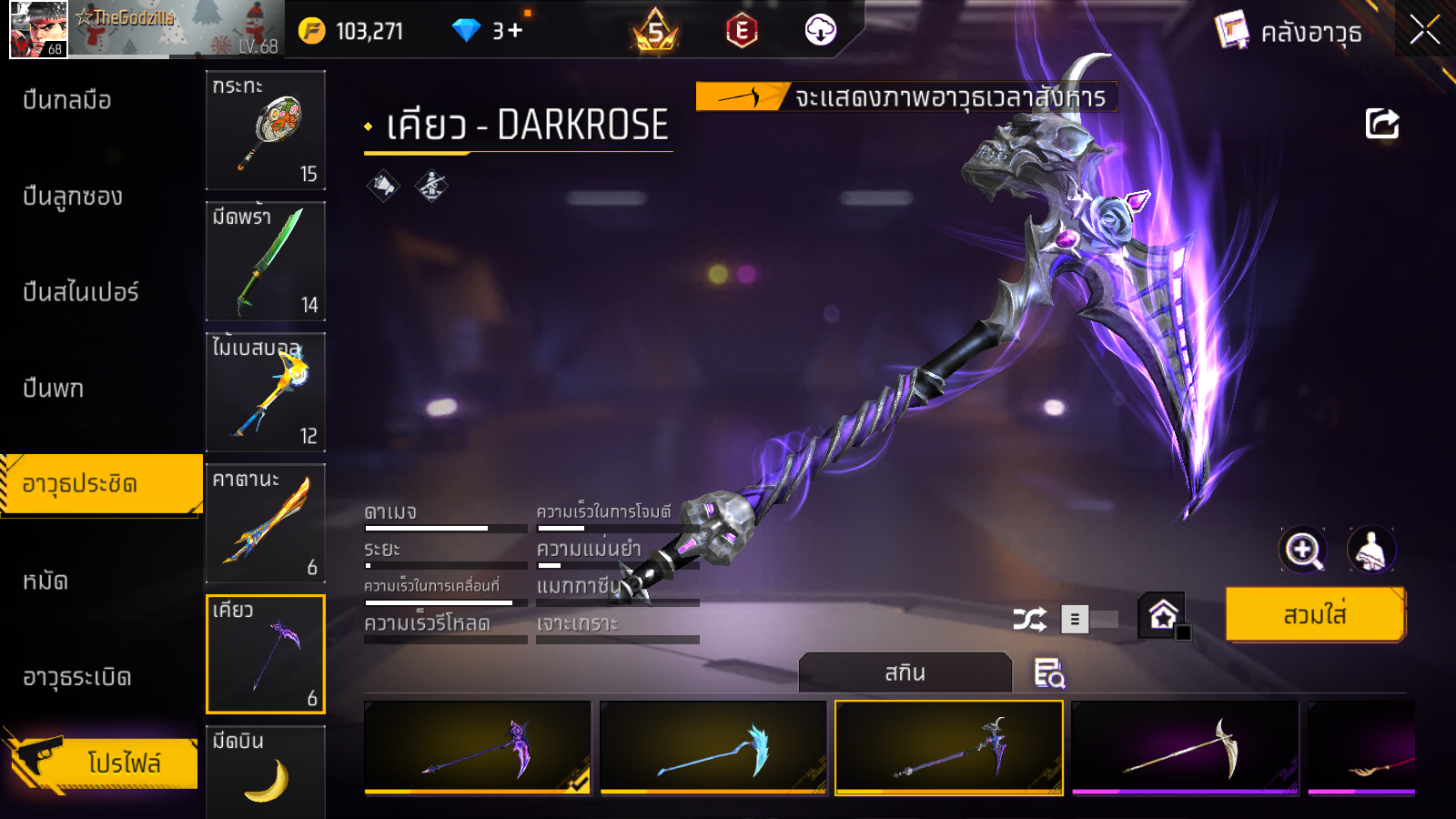
Task: Equip the skin with สวมใส่ button
Action: click(1315, 615)
